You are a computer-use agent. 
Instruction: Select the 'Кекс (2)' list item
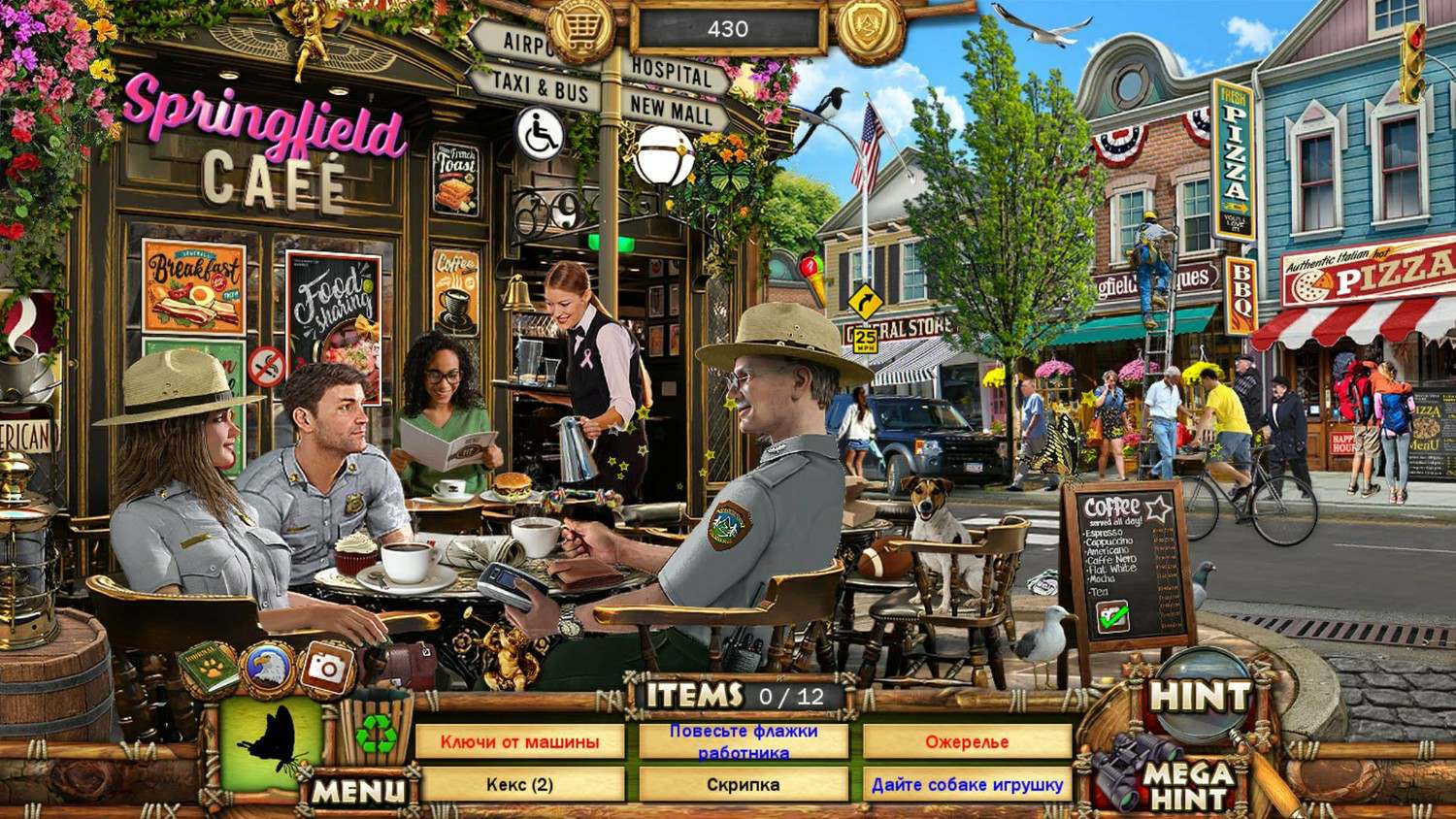click(519, 784)
